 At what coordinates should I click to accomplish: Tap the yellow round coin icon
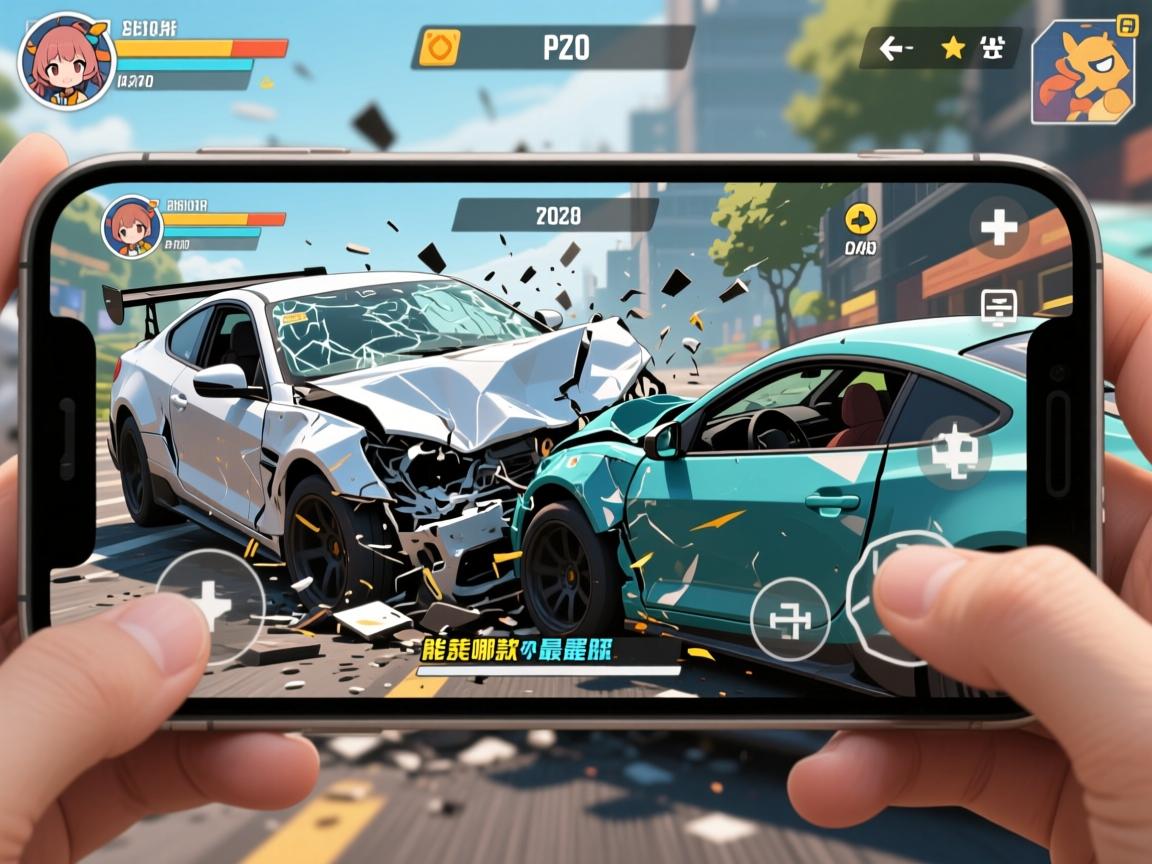pos(860,220)
